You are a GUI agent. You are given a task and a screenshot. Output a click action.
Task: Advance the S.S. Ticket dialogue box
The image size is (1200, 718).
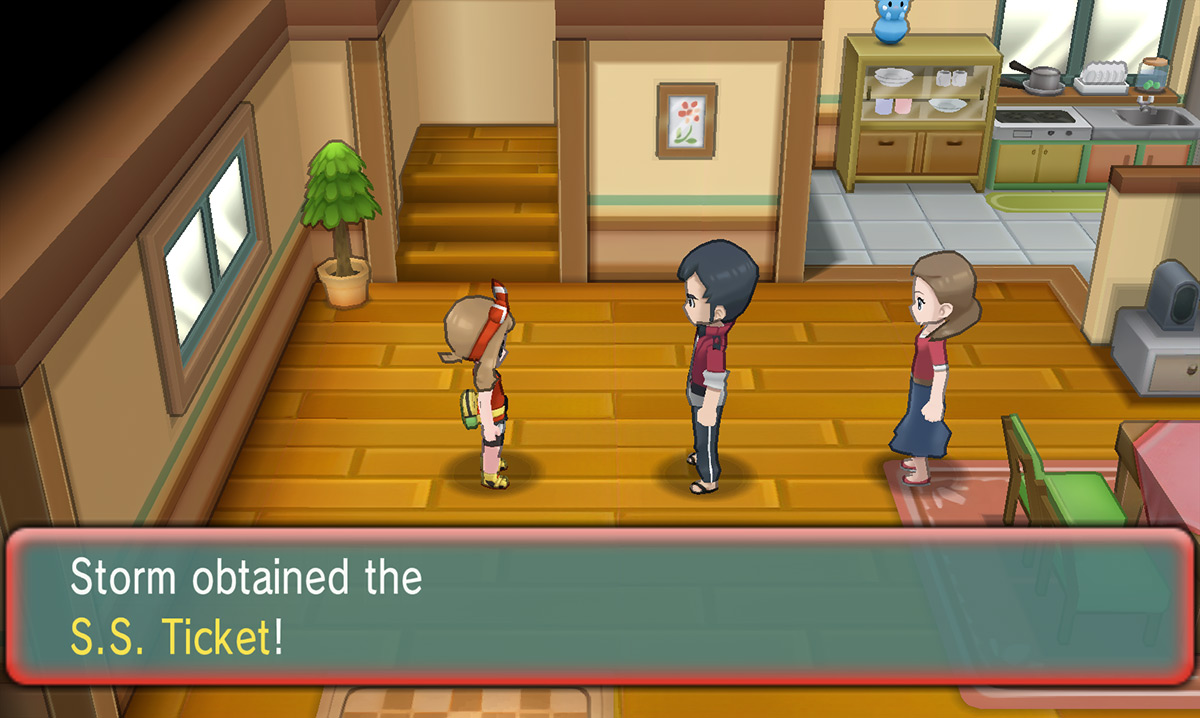pos(598,607)
